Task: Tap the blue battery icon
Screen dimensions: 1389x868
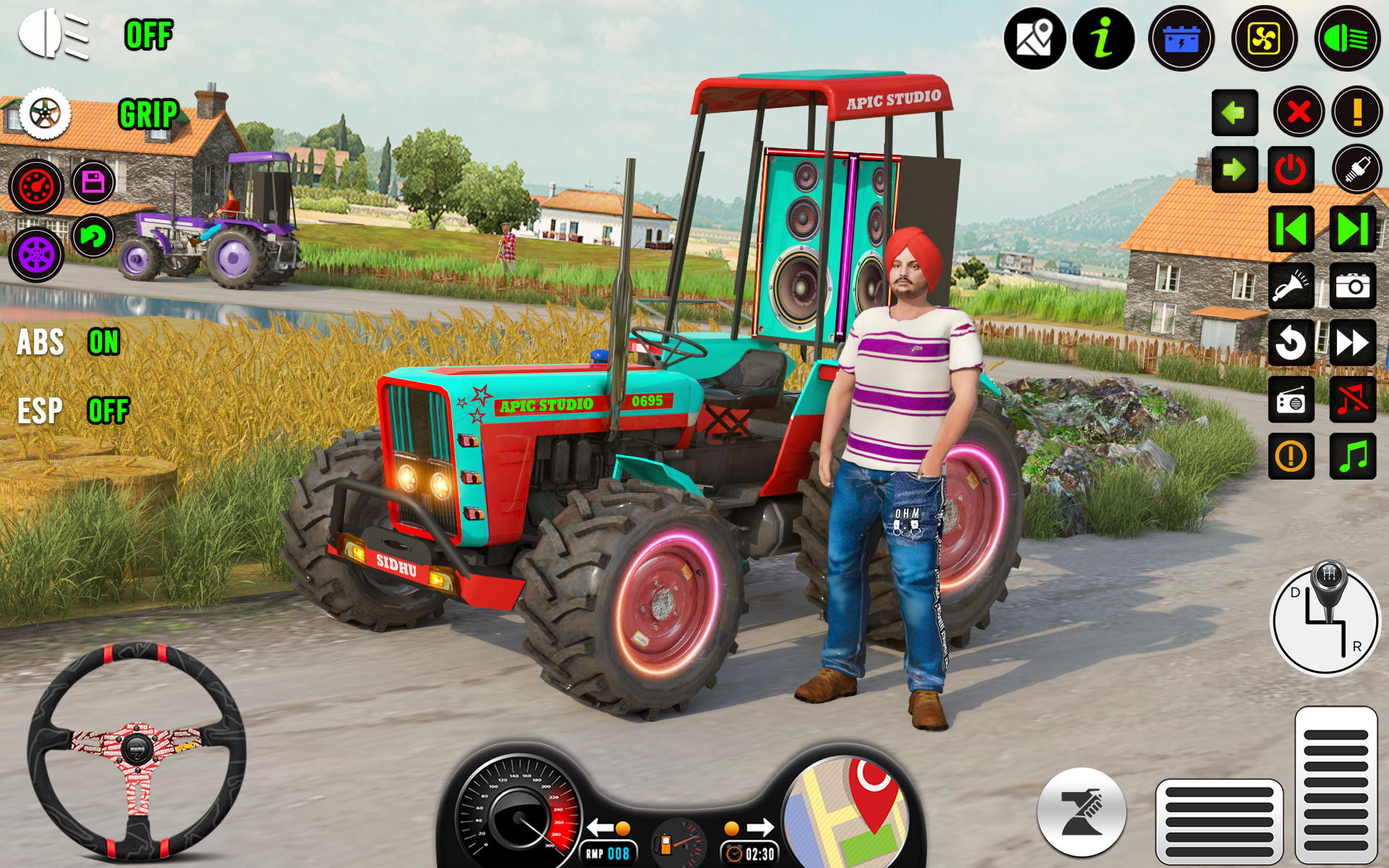Action: (1181, 38)
